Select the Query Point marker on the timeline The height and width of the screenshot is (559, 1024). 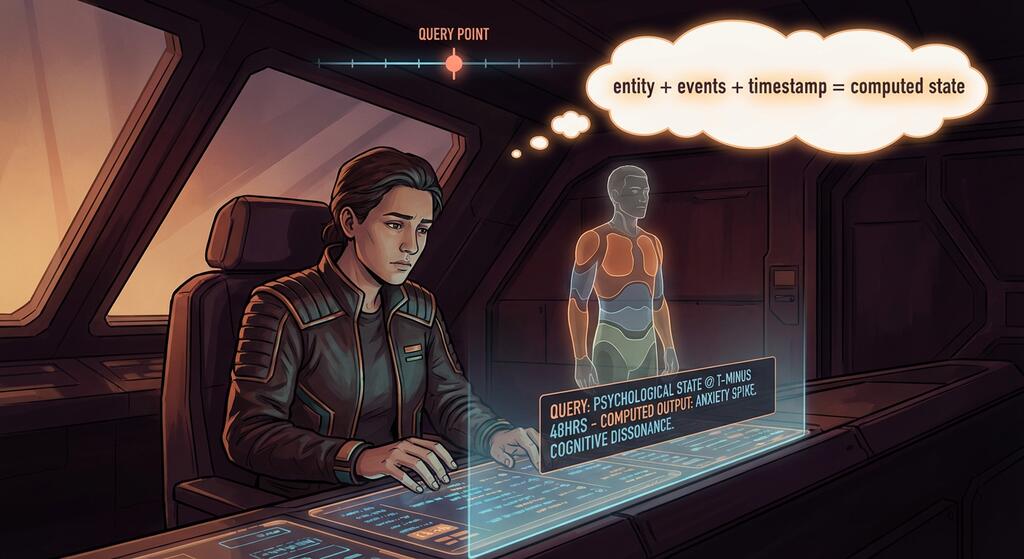pyautogui.click(x=453, y=64)
